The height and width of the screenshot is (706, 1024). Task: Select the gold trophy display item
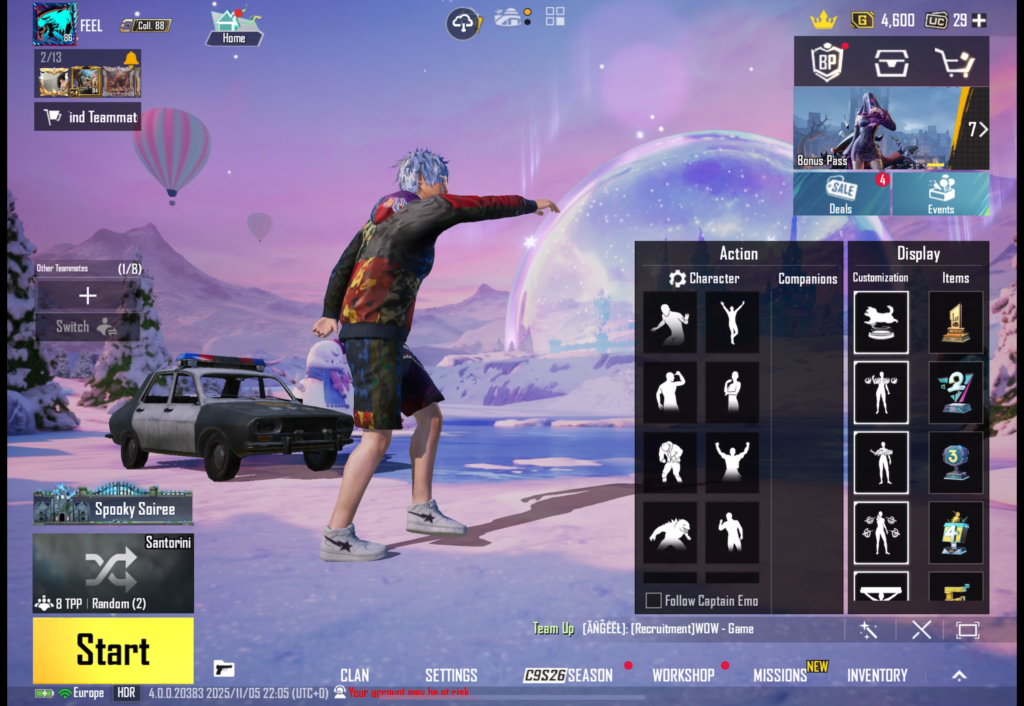(955, 322)
